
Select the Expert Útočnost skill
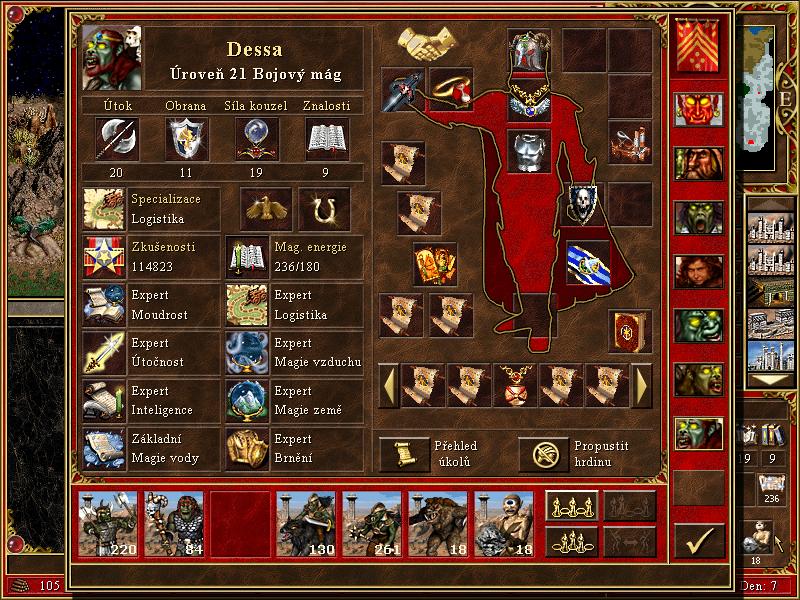(104, 353)
